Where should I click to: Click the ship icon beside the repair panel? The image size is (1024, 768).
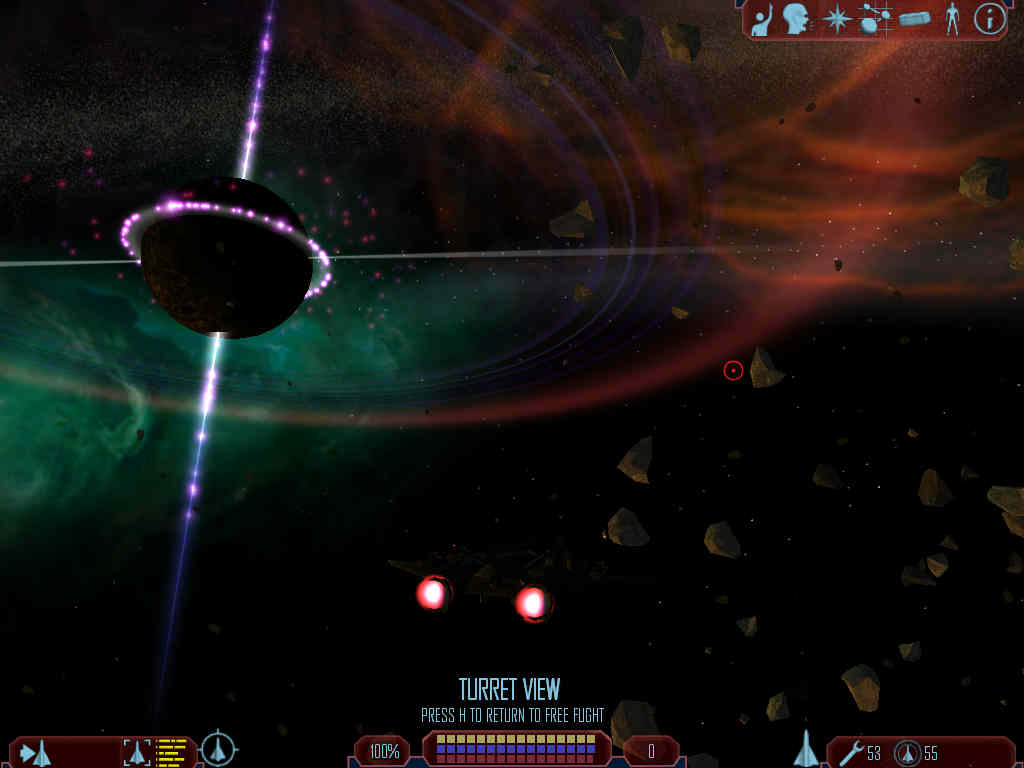806,749
